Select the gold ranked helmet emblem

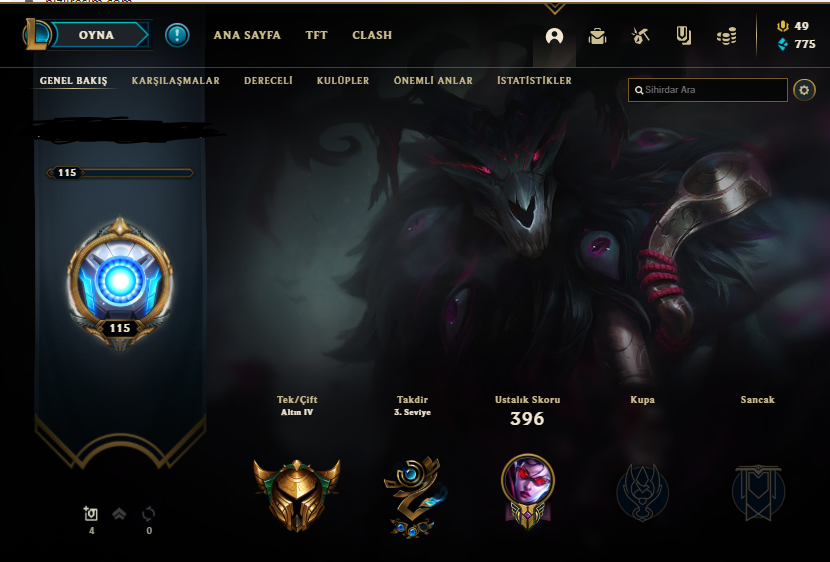[x=296, y=493]
